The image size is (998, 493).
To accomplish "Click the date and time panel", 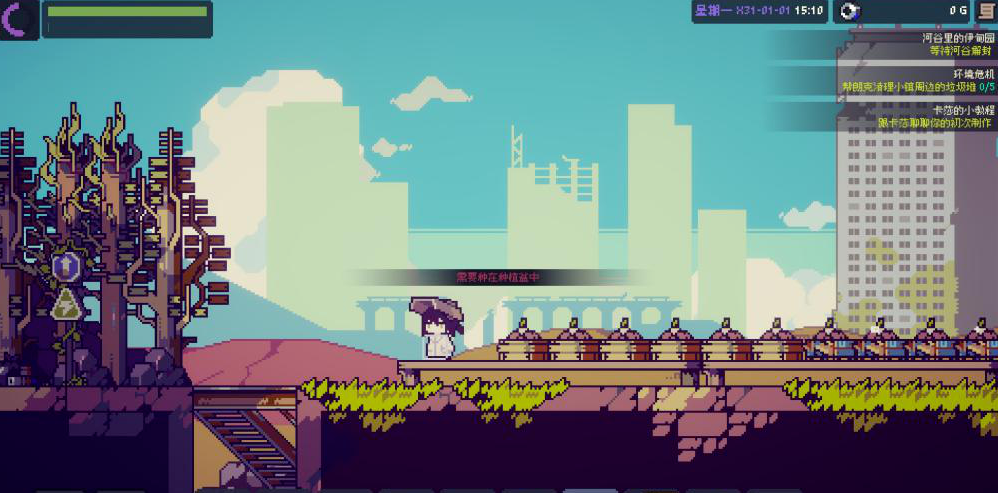I will click(x=759, y=11).
